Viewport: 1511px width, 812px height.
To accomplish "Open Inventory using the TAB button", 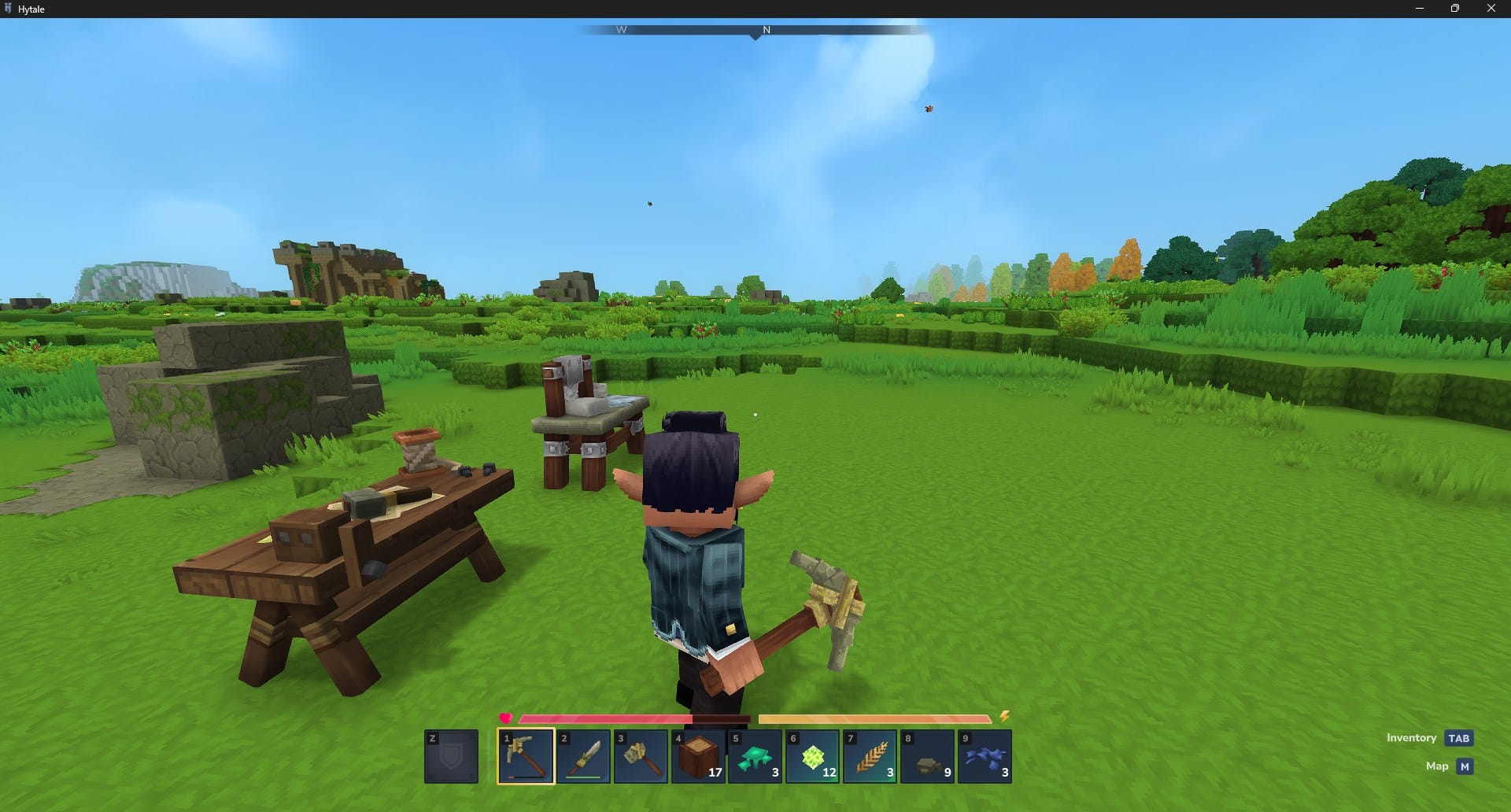I will 1459,738.
